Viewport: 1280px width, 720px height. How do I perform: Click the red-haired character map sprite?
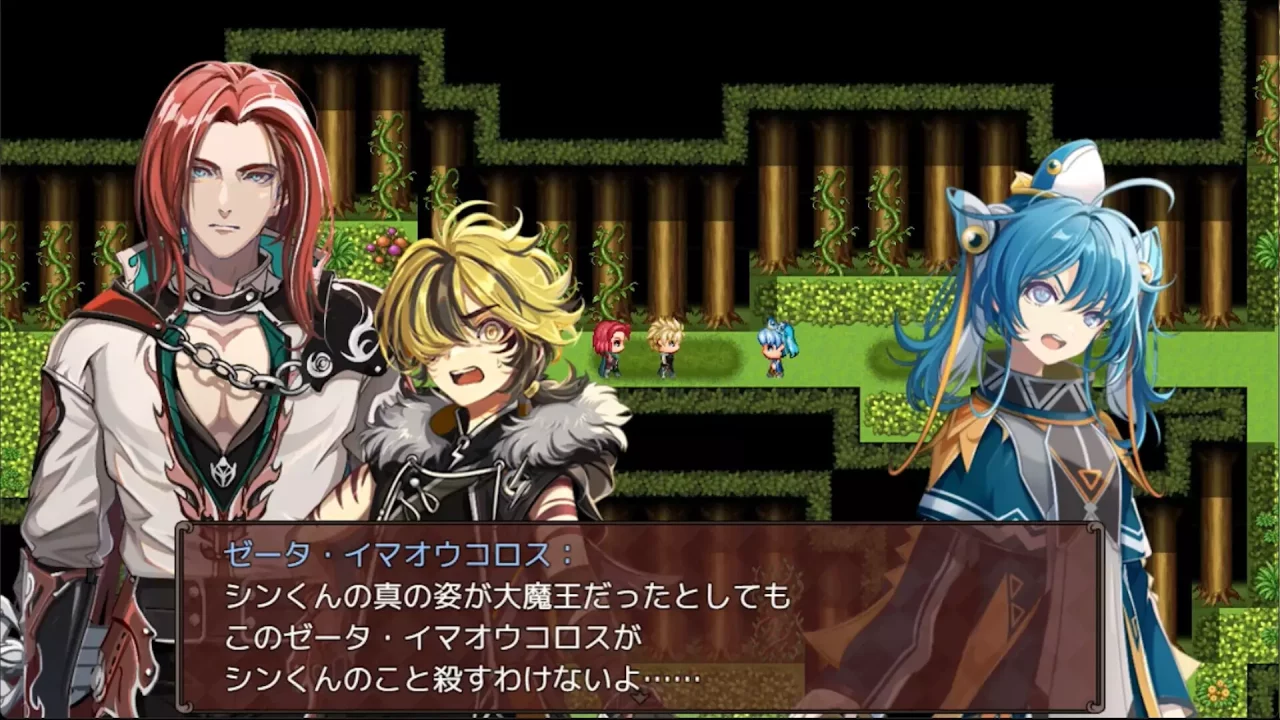pos(612,348)
